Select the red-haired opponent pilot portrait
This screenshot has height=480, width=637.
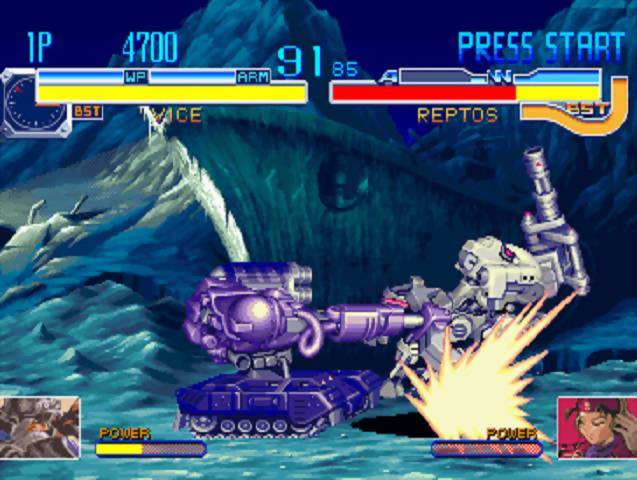tap(597, 427)
